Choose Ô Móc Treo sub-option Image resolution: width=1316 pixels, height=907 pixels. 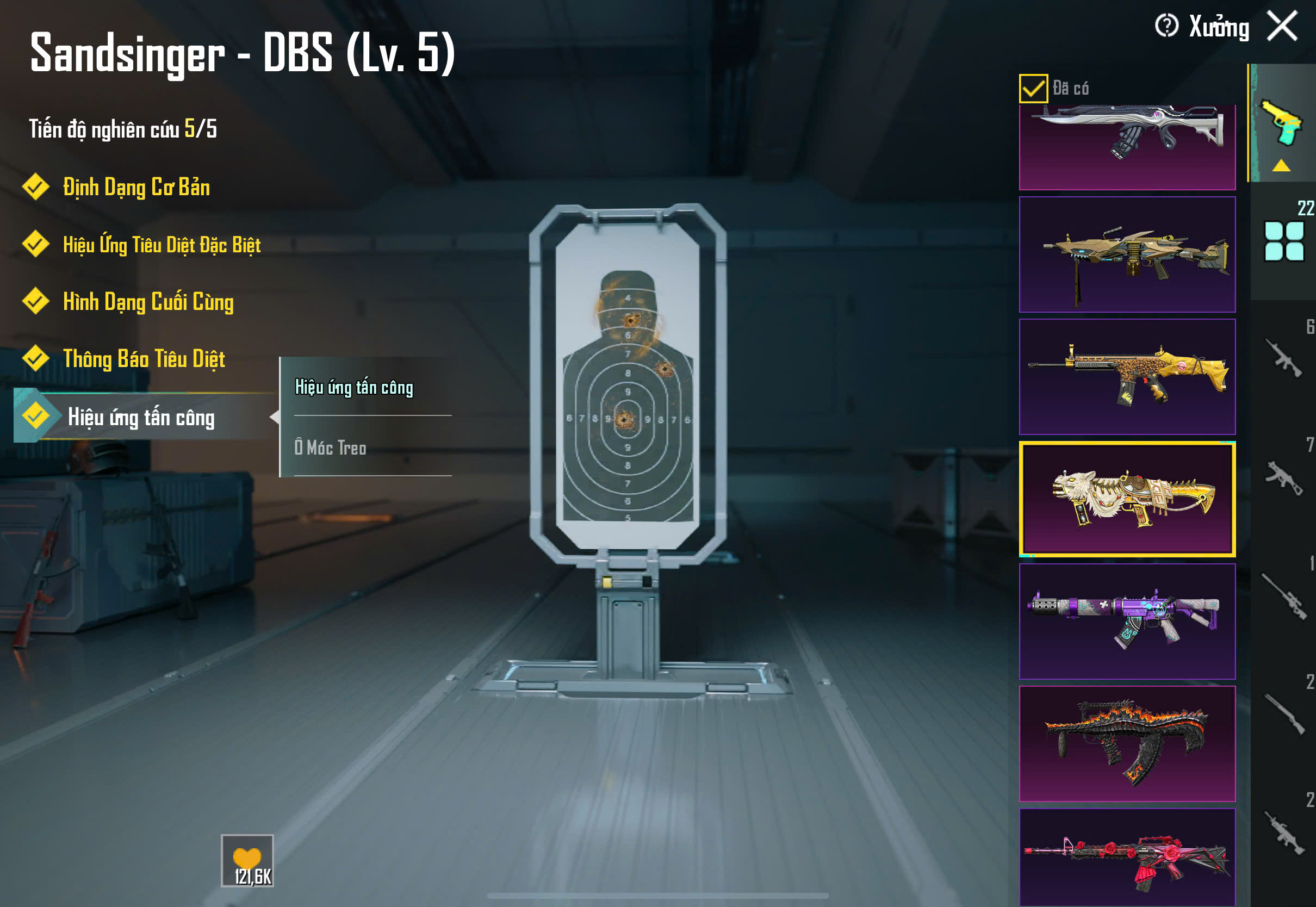point(331,448)
